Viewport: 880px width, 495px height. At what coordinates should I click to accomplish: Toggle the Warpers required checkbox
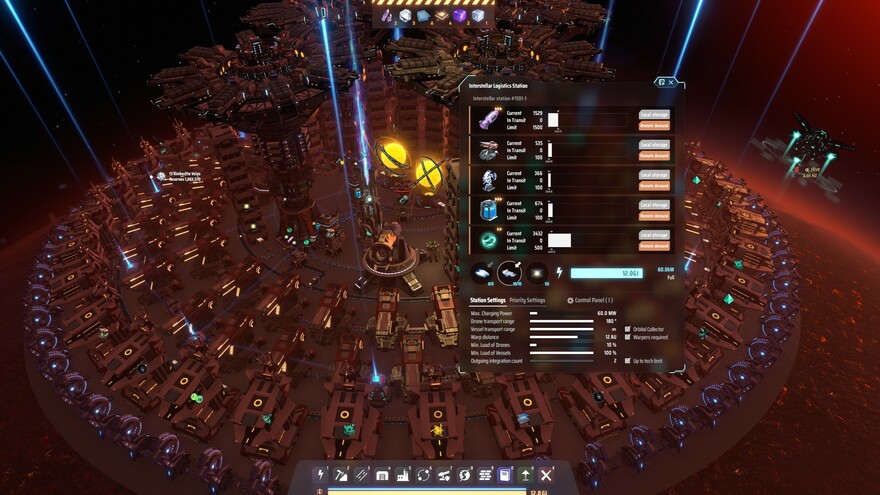(x=628, y=336)
